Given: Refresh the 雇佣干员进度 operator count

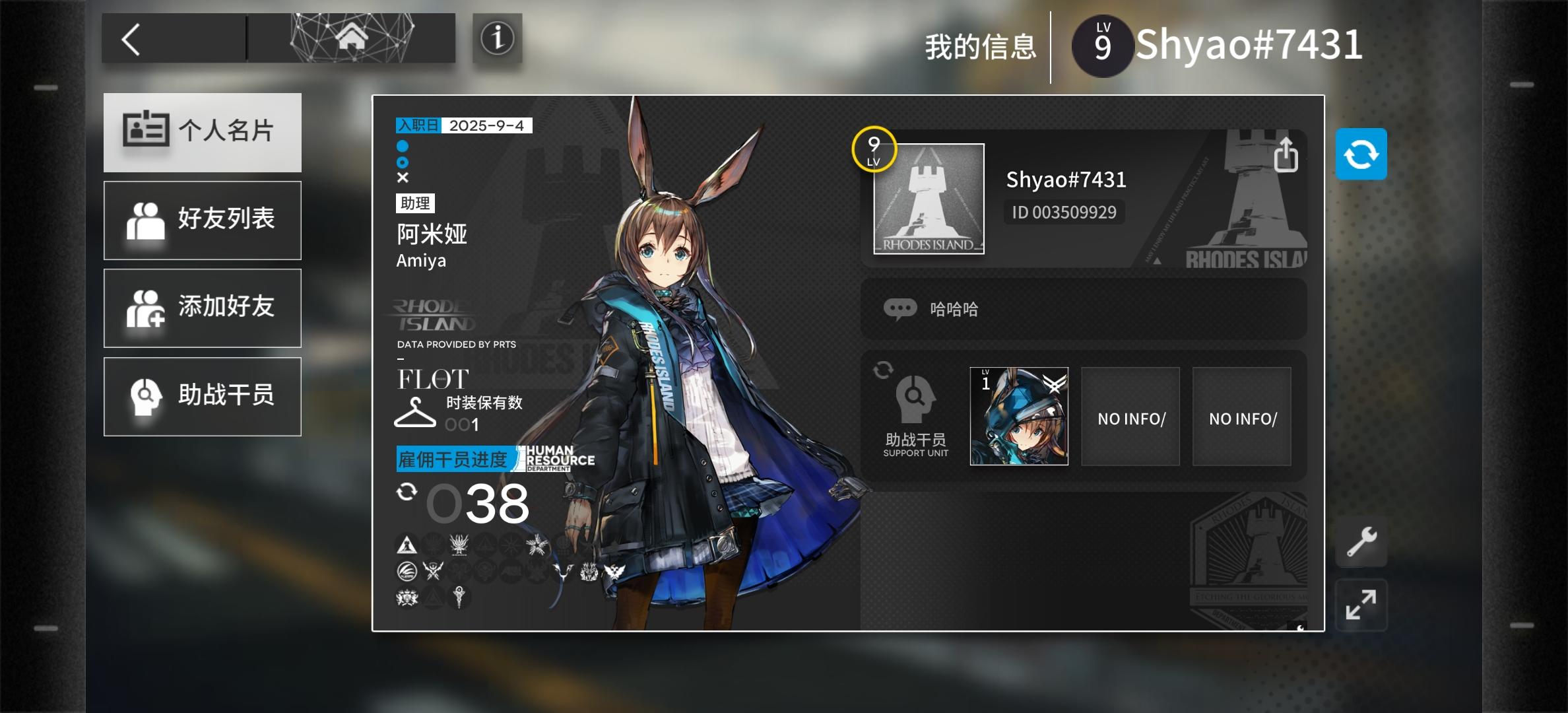Looking at the screenshot, I should click(407, 492).
